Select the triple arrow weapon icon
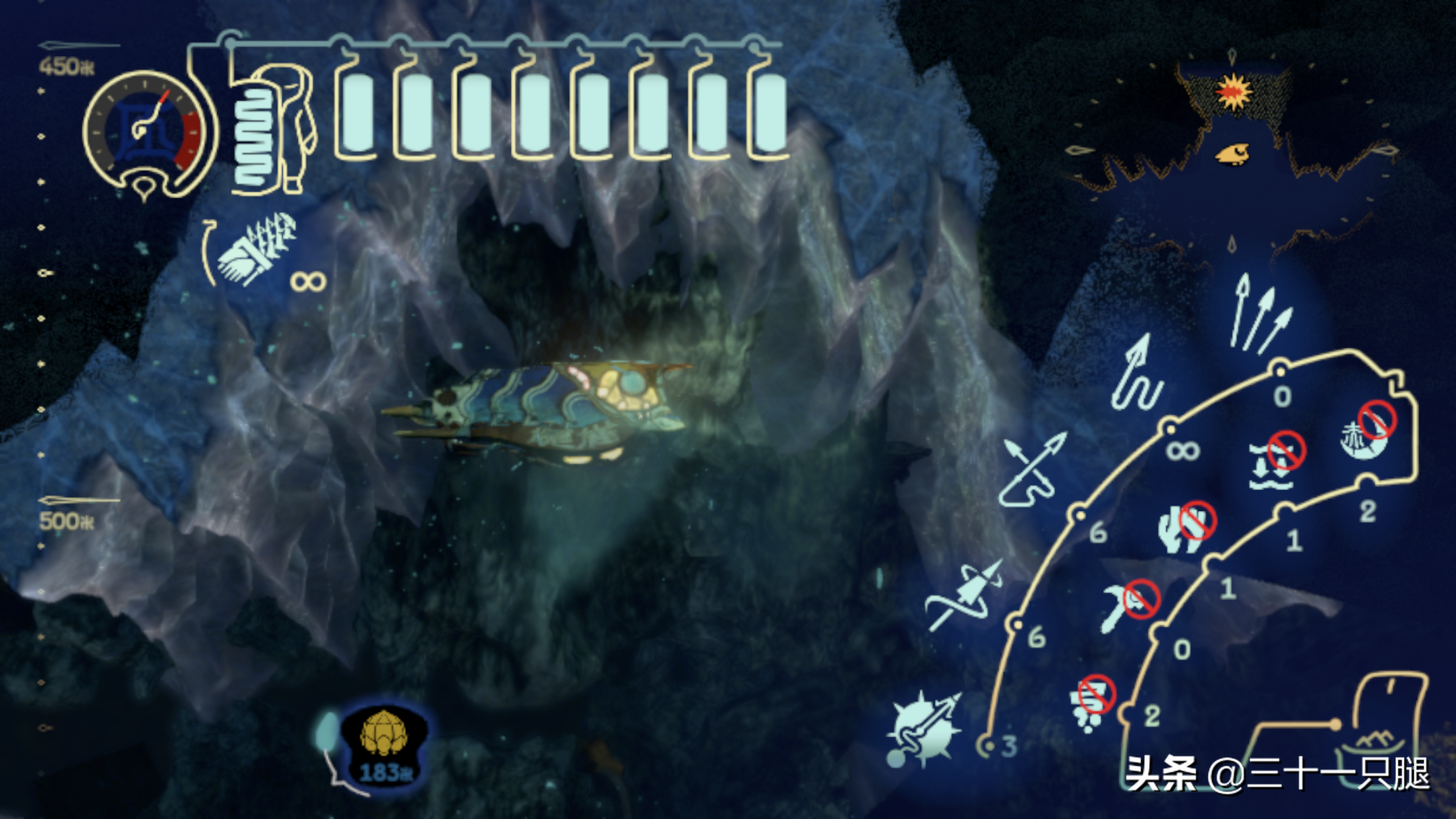 (1258, 315)
